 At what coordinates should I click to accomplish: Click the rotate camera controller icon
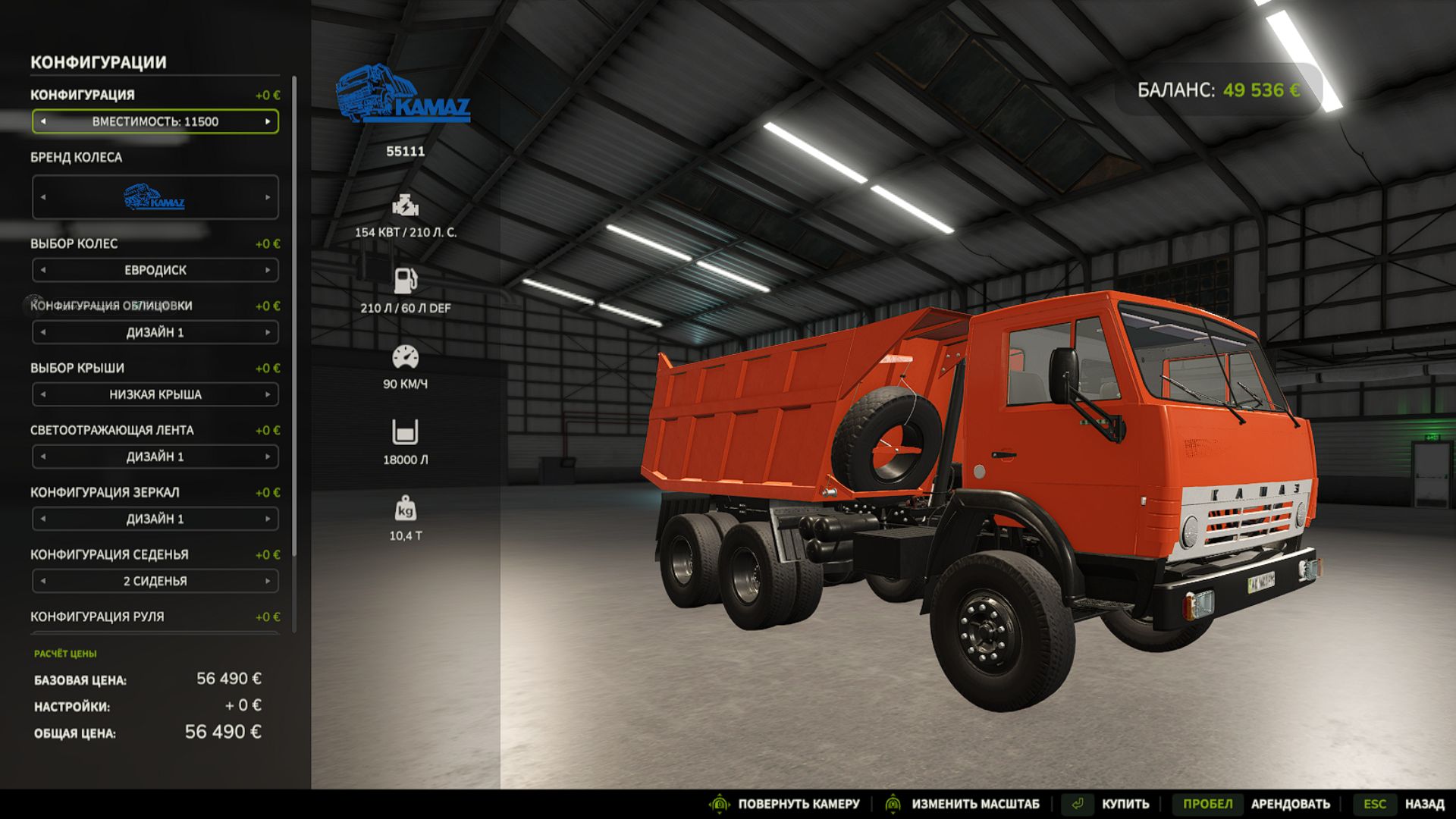click(x=719, y=802)
